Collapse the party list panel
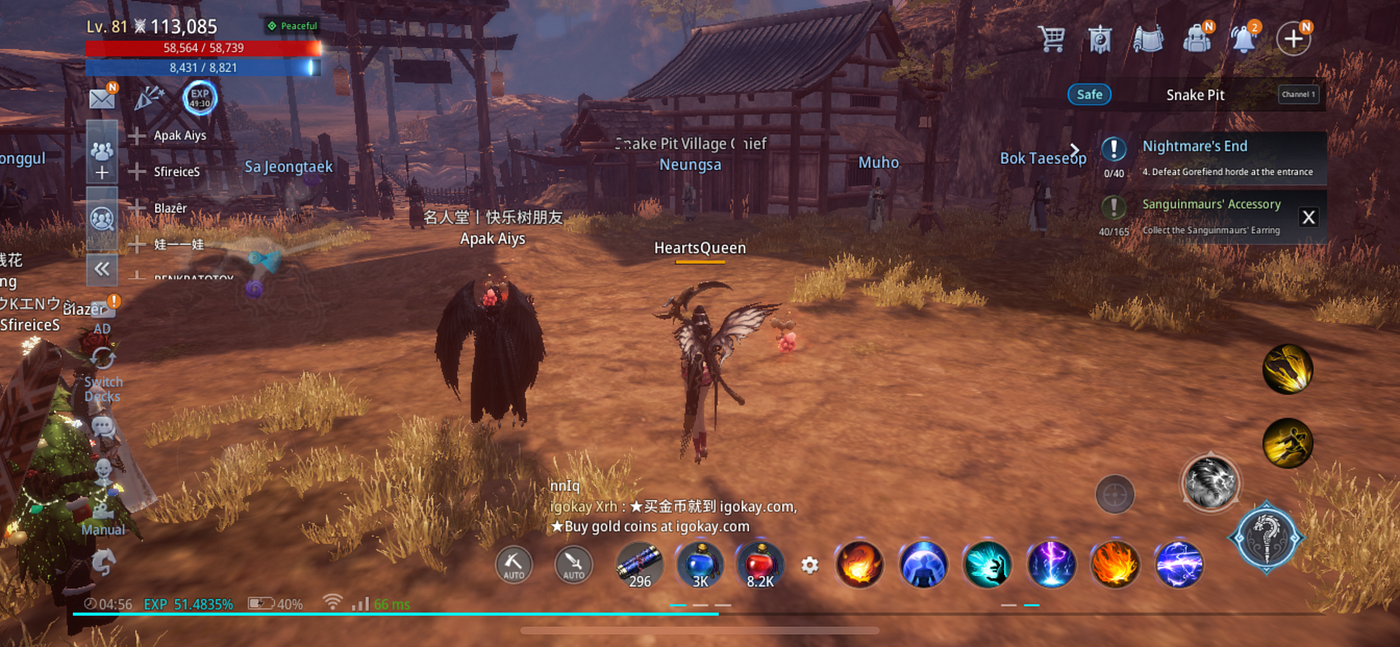Screen dimensions: 1400x647 click(x=102, y=268)
